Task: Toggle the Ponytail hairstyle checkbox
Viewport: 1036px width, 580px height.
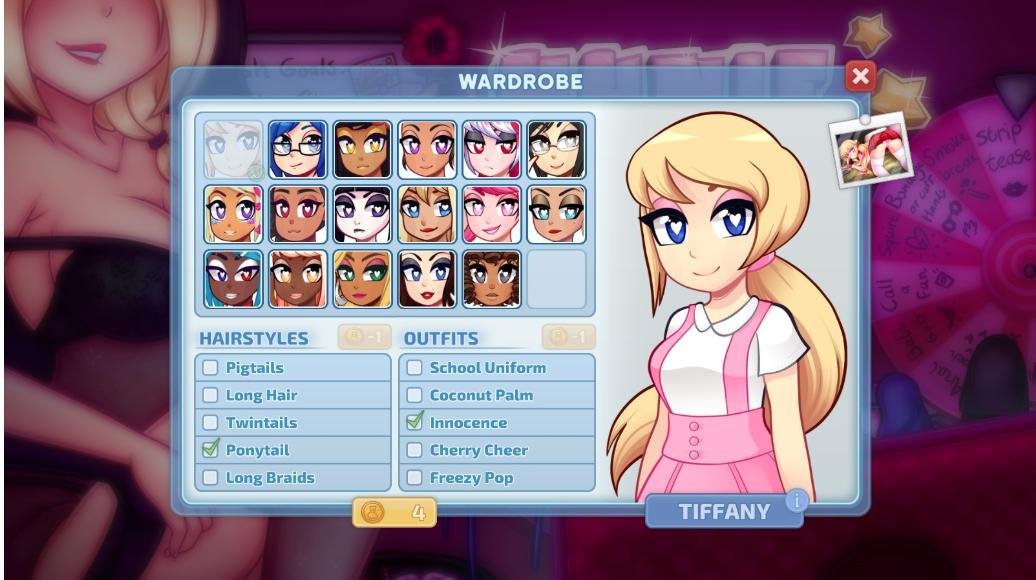Action: click(211, 450)
